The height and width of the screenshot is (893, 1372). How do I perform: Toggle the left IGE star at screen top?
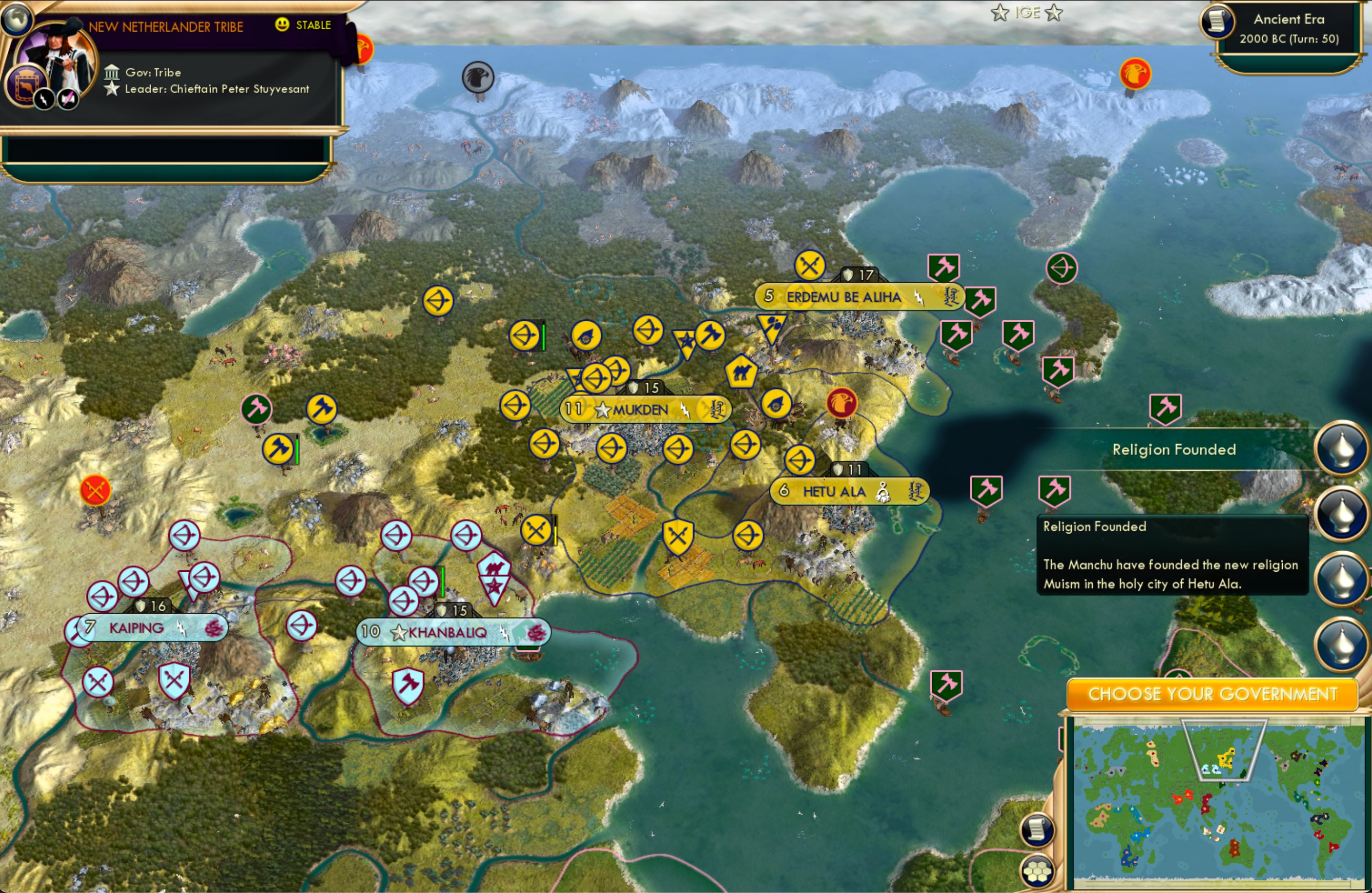coord(999,12)
